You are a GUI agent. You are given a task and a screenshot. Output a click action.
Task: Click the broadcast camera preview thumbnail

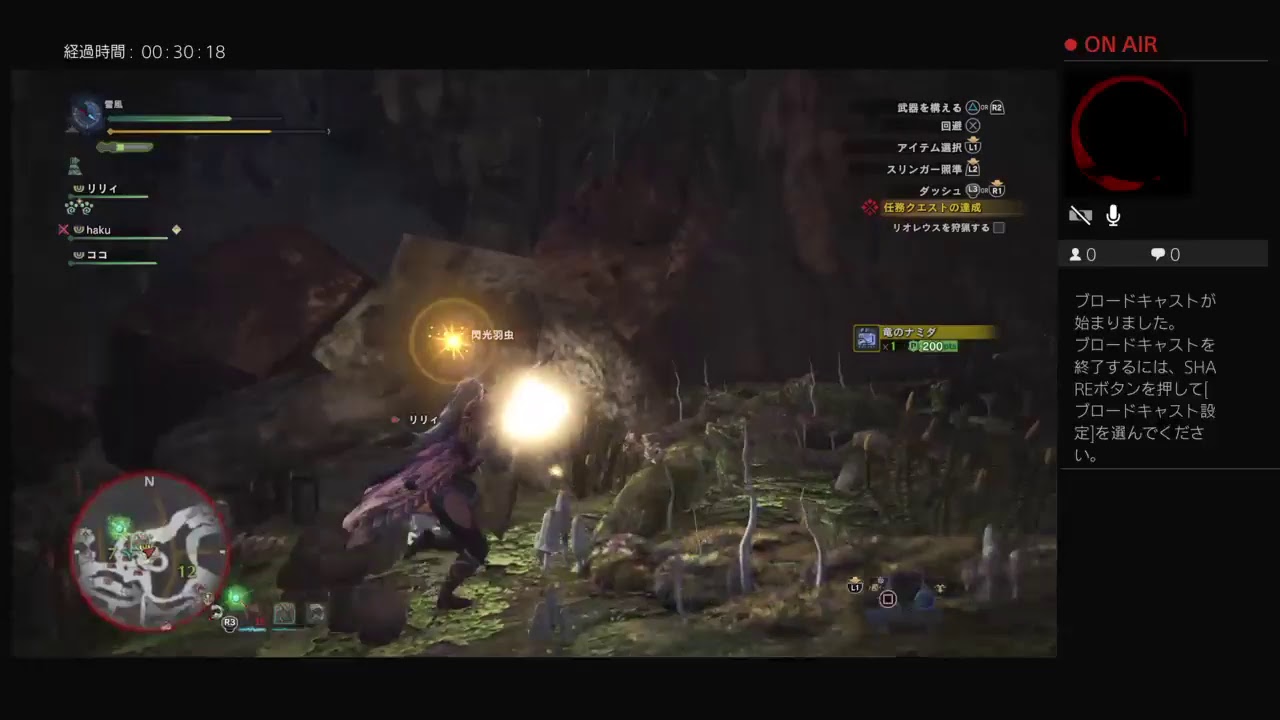pyautogui.click(x=1129, y=135)
